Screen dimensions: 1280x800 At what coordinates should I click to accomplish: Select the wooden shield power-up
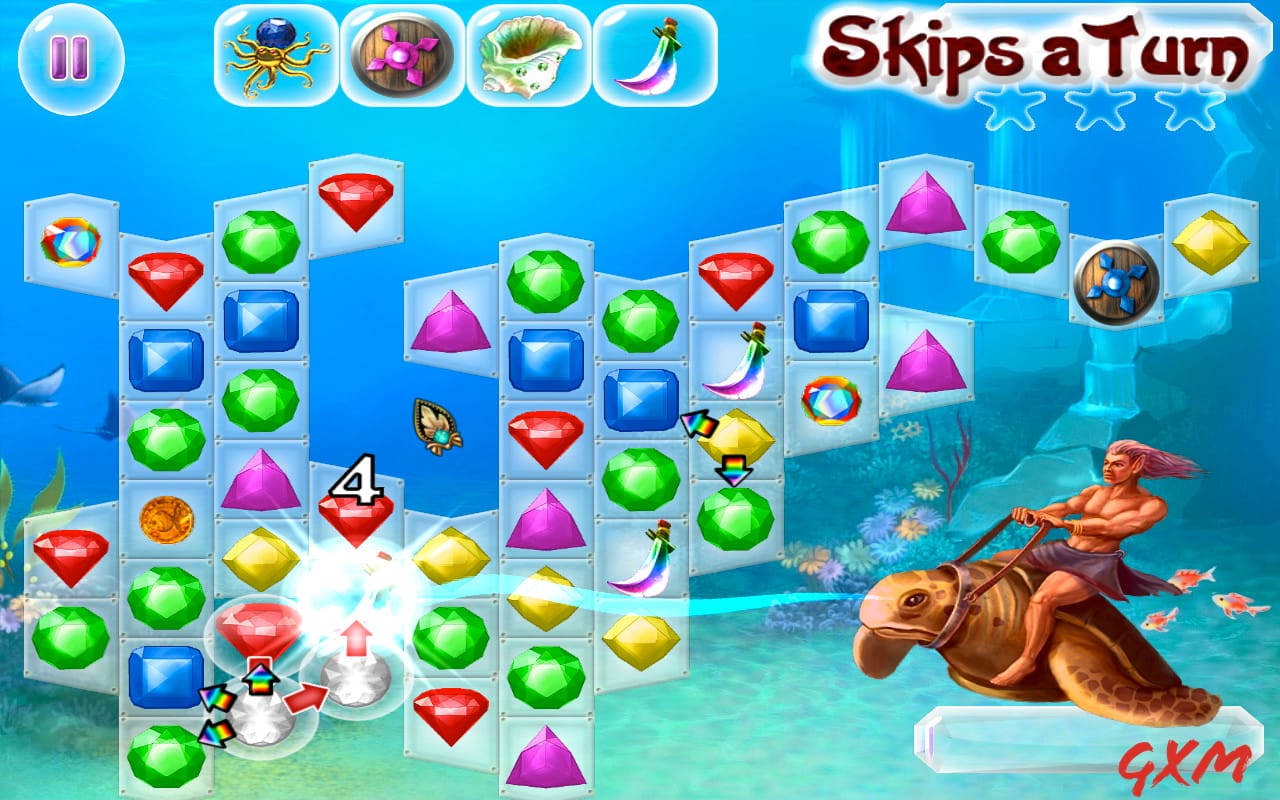[395, 55]
